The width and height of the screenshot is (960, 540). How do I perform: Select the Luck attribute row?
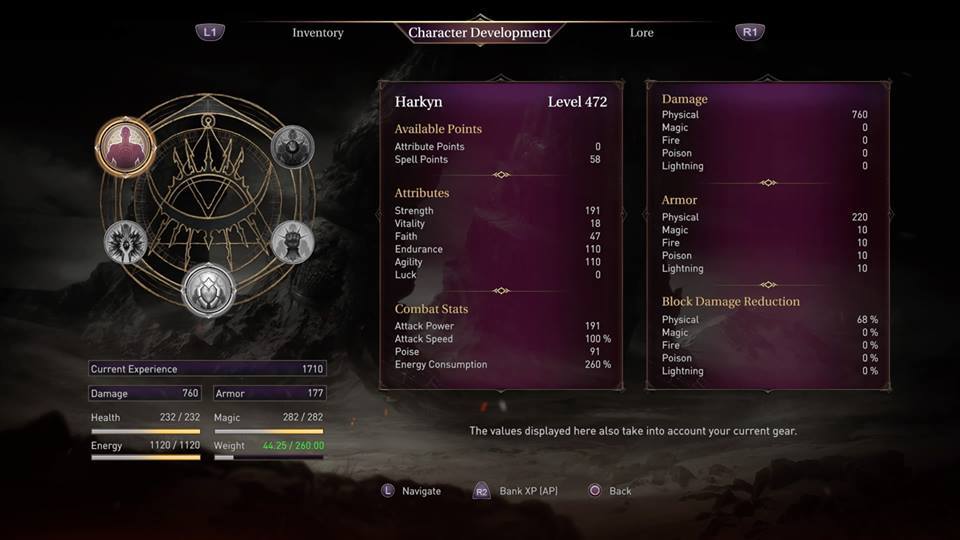(x=497, y=275)
